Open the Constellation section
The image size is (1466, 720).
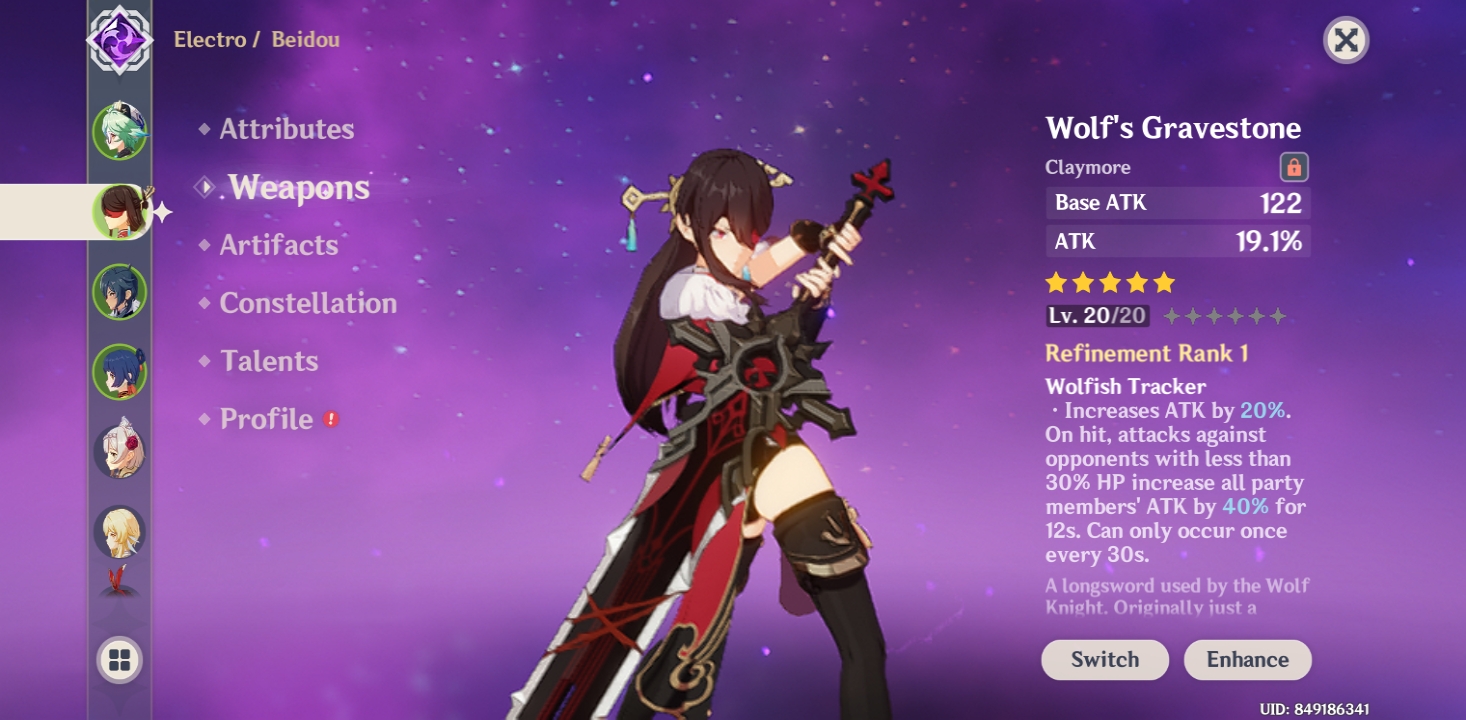[x=309, y=303]
